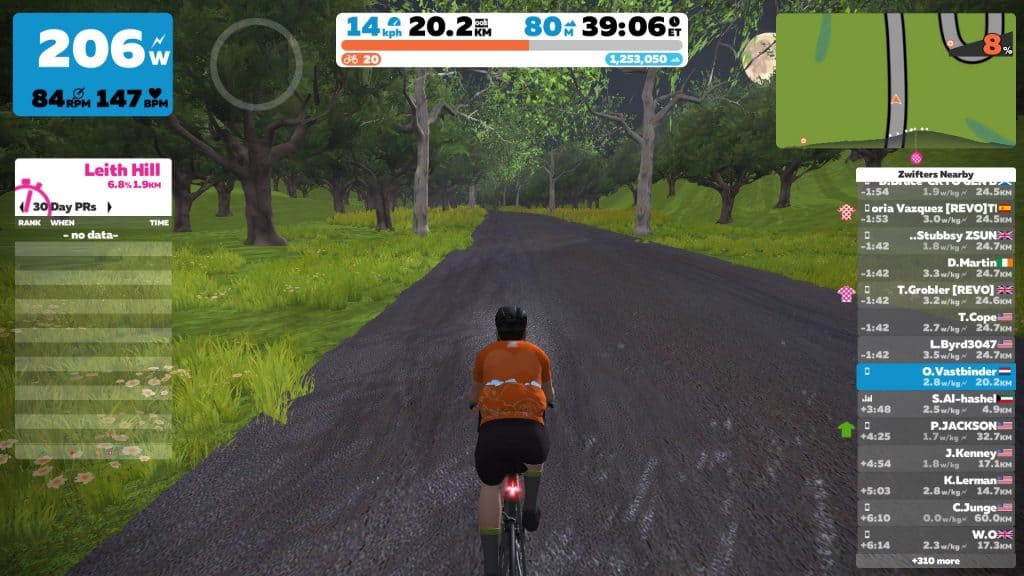Screen dimensions: 1024x576
Task: Select P.JACKSON from the rider list
Action: point(935,430)
